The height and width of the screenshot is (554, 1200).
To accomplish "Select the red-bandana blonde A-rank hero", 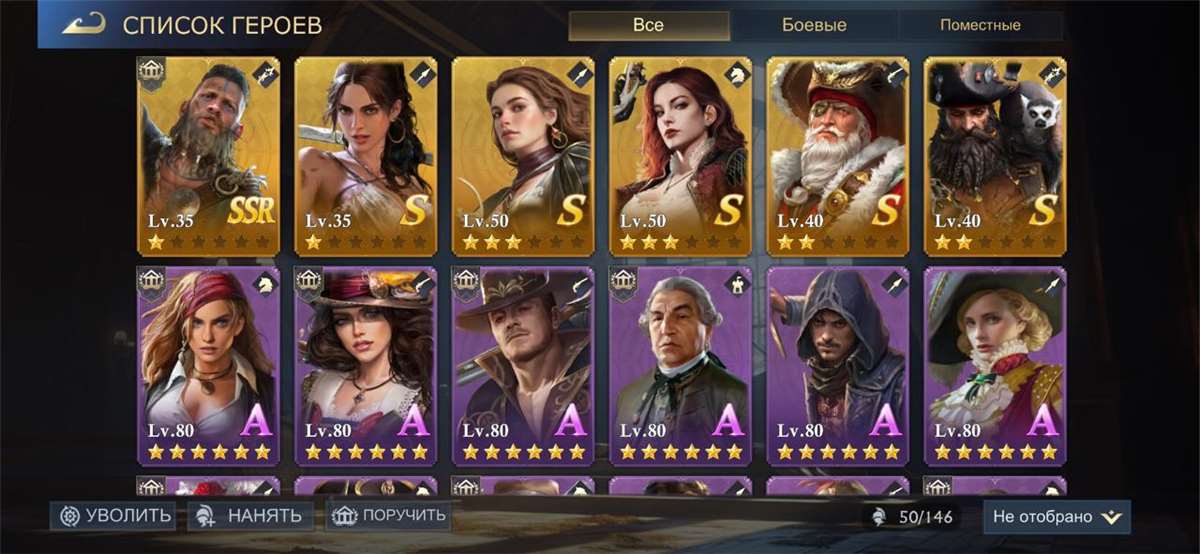I will point(208,365).
